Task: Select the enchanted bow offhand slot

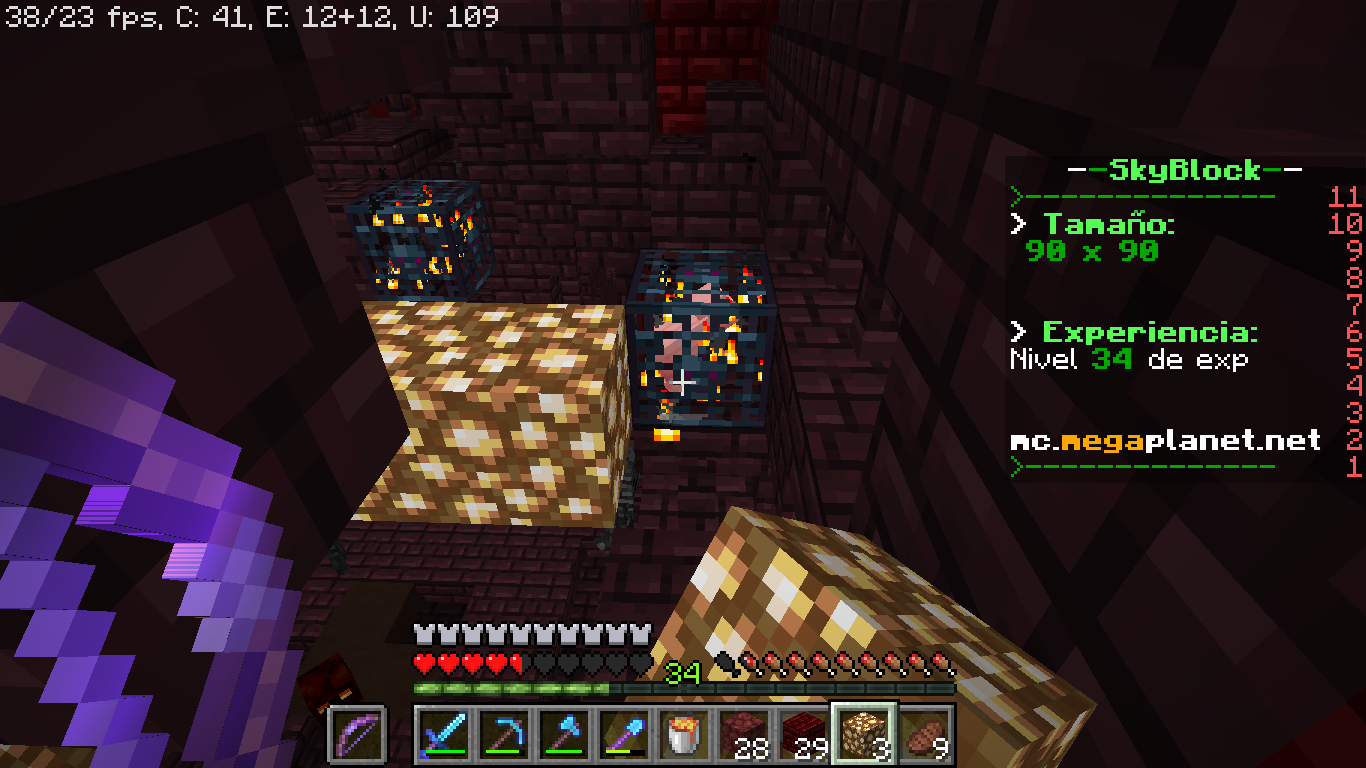Action: [357, 734]
